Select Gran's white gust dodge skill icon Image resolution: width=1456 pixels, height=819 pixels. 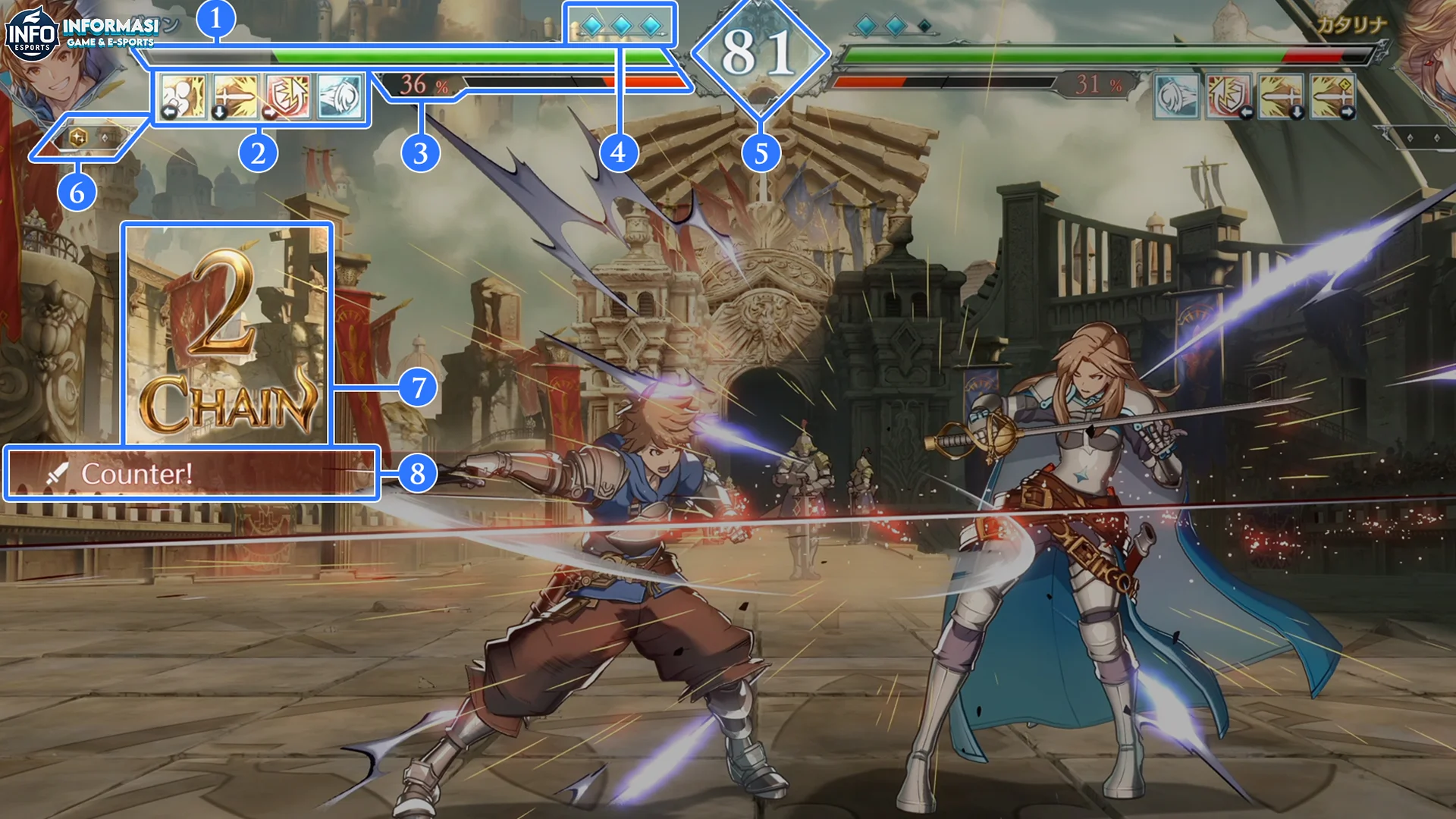pyautogui.click(x=340, y=97)
